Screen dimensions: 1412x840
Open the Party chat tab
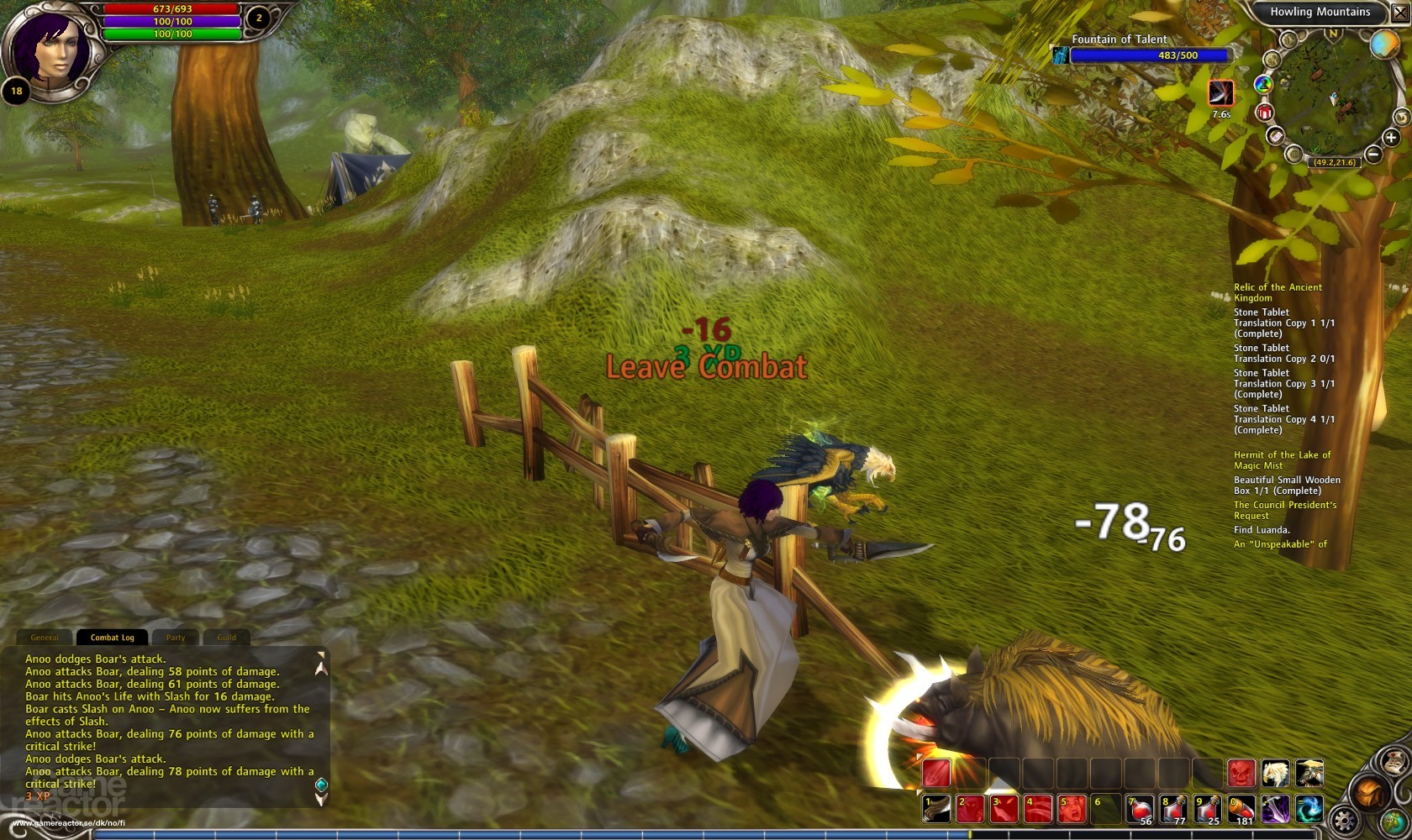(176, 638)
